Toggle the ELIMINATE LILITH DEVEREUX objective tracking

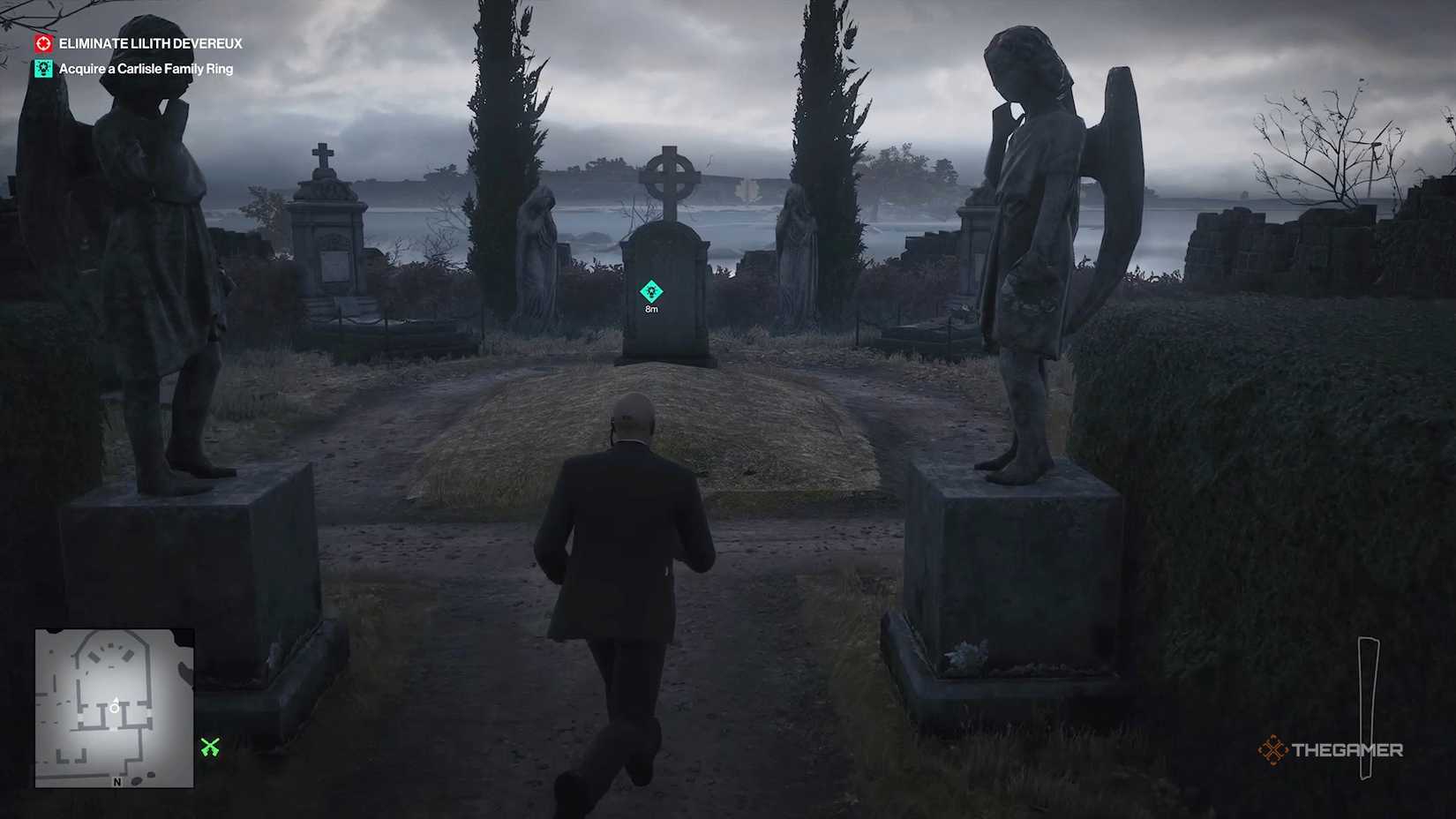153,42
